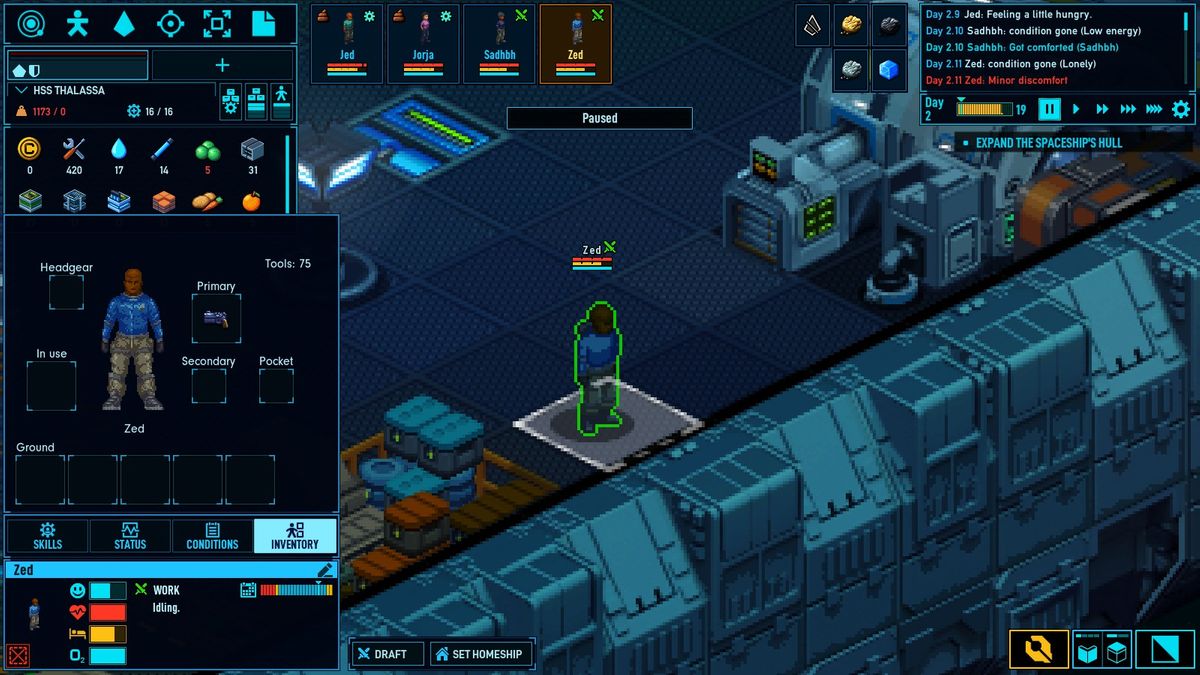Open game settings gear icon

[1181, 109]
